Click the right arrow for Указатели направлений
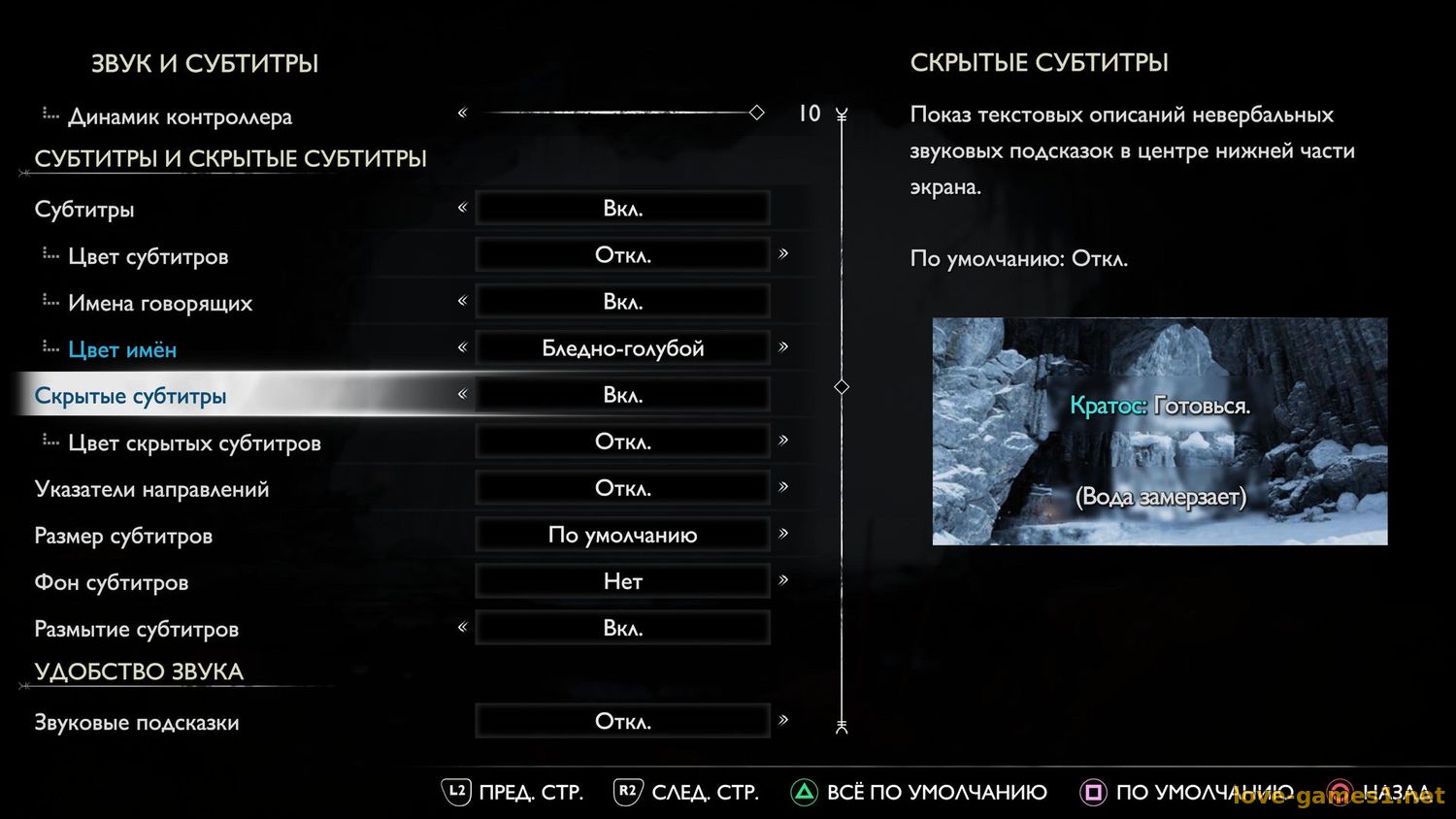Screen dimensions: 1456x819 pos(783,487)
